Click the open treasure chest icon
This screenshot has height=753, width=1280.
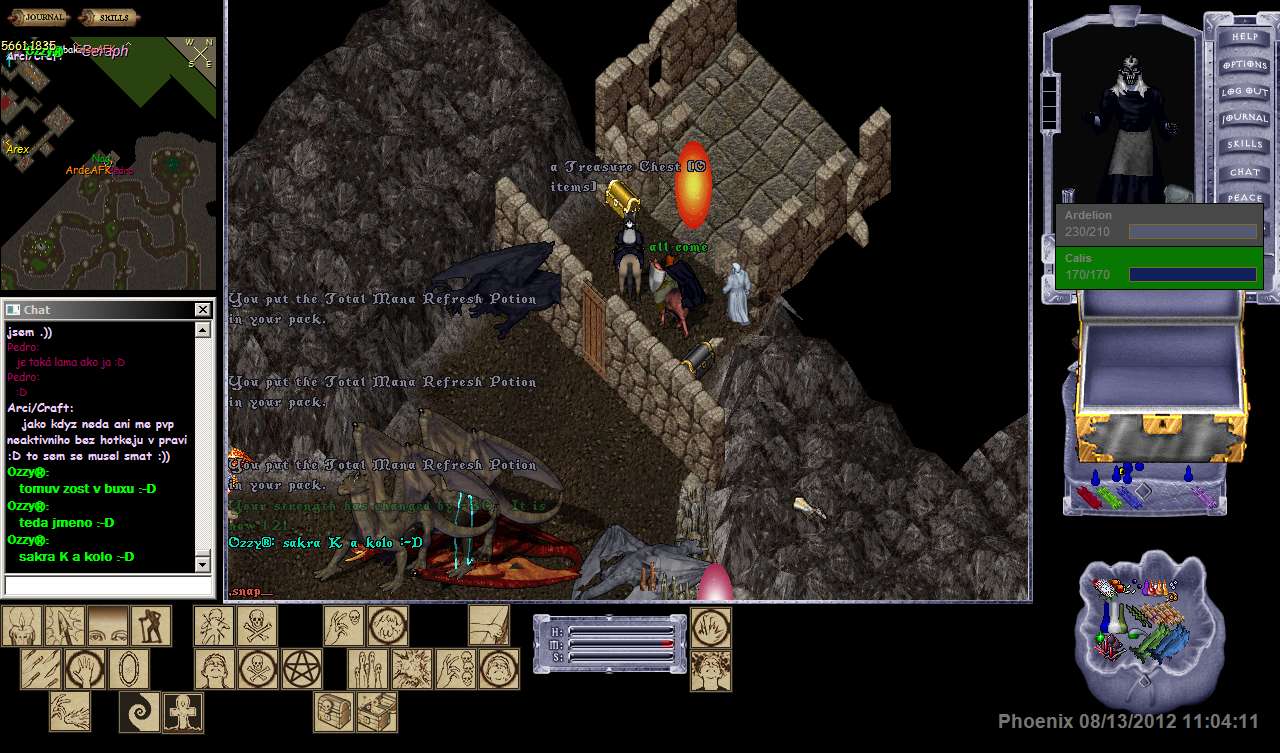[x=377, y=712]
